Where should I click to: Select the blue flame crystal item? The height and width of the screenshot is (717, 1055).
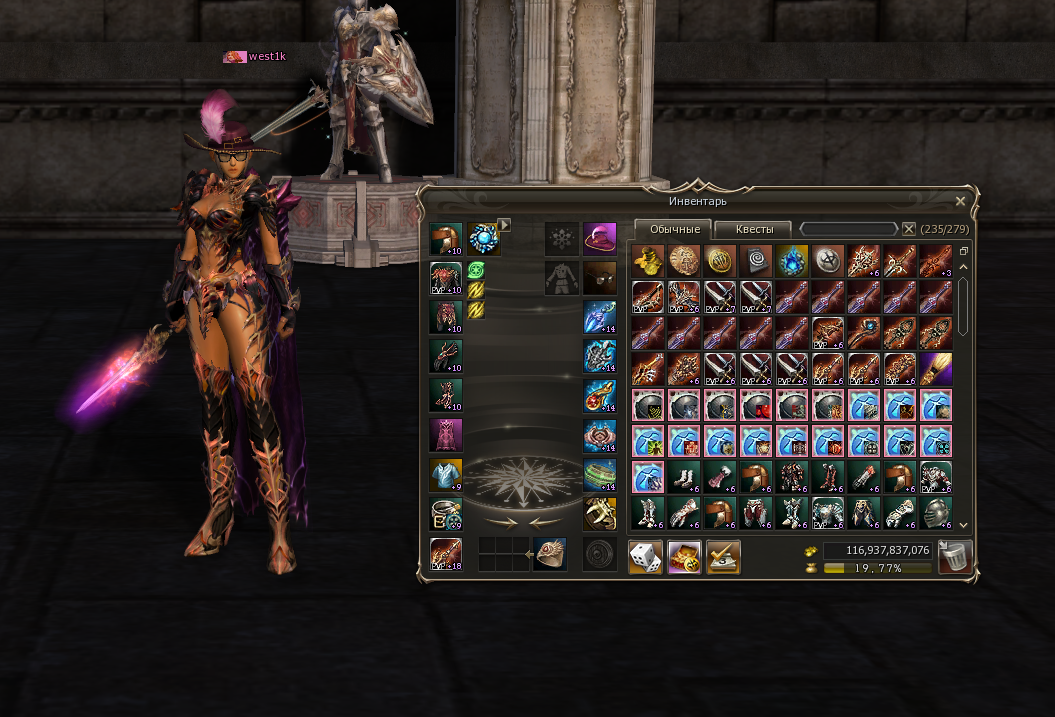792,261
